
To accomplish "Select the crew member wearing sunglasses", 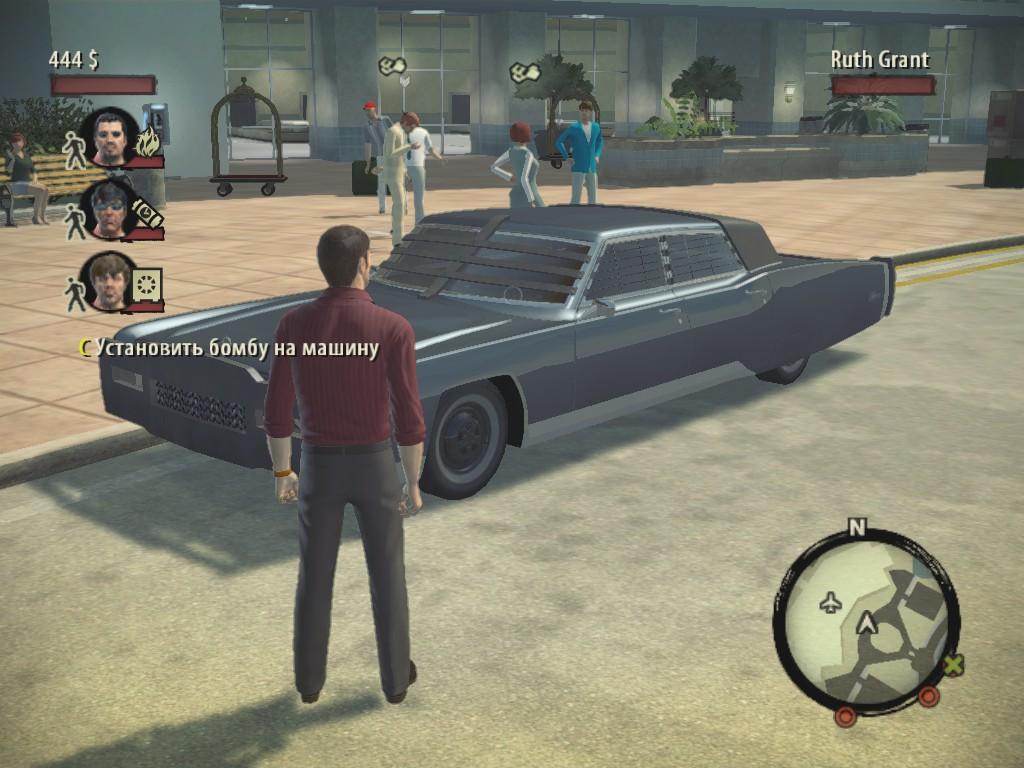I will pyautogui.click(x=109, y=208).
